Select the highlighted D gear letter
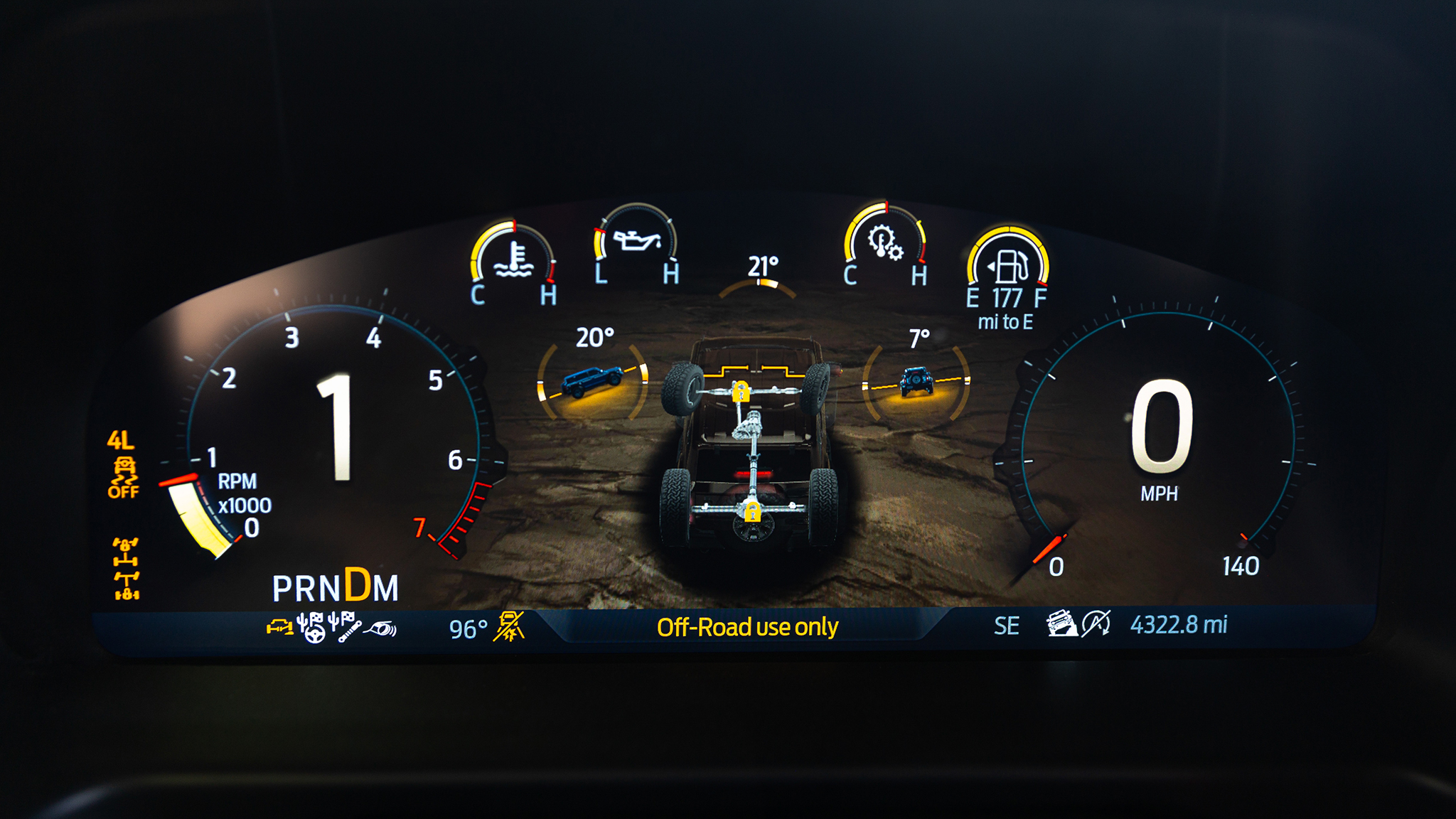 [357, 584]
